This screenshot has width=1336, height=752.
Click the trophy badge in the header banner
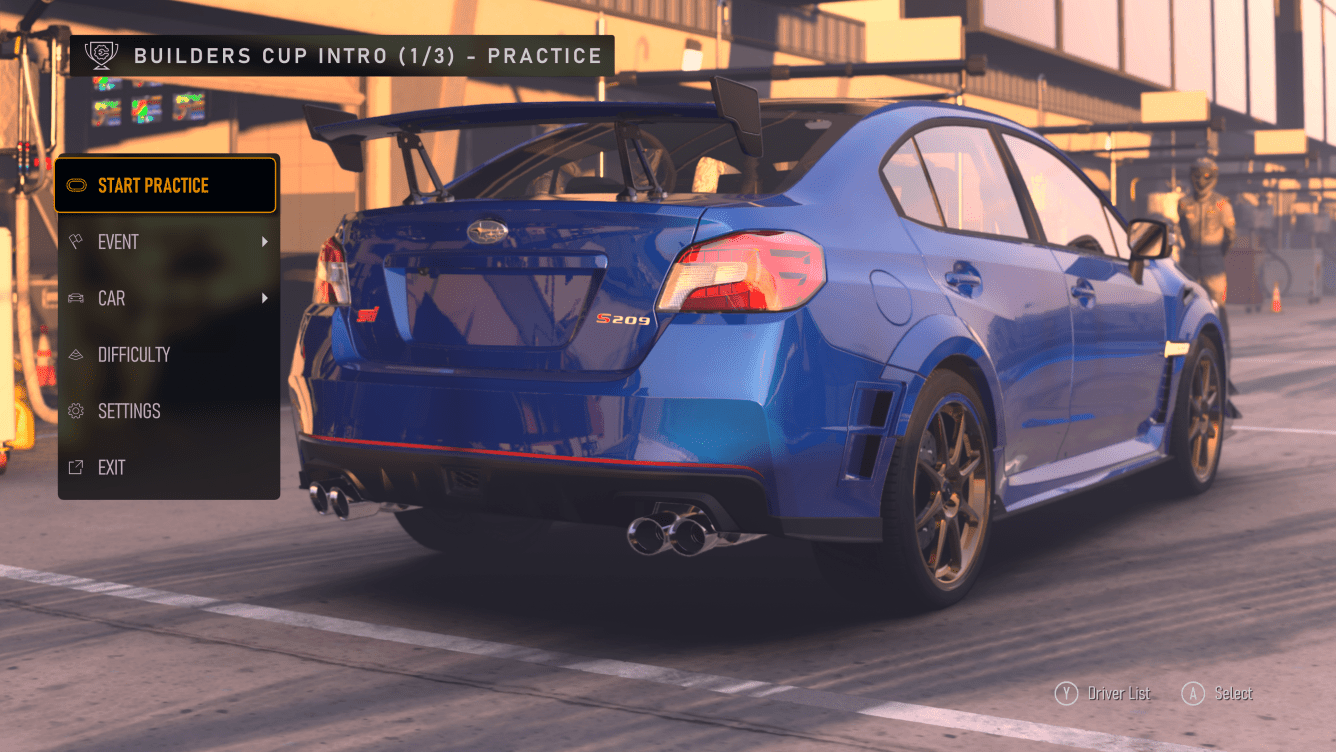coord(100,55)
